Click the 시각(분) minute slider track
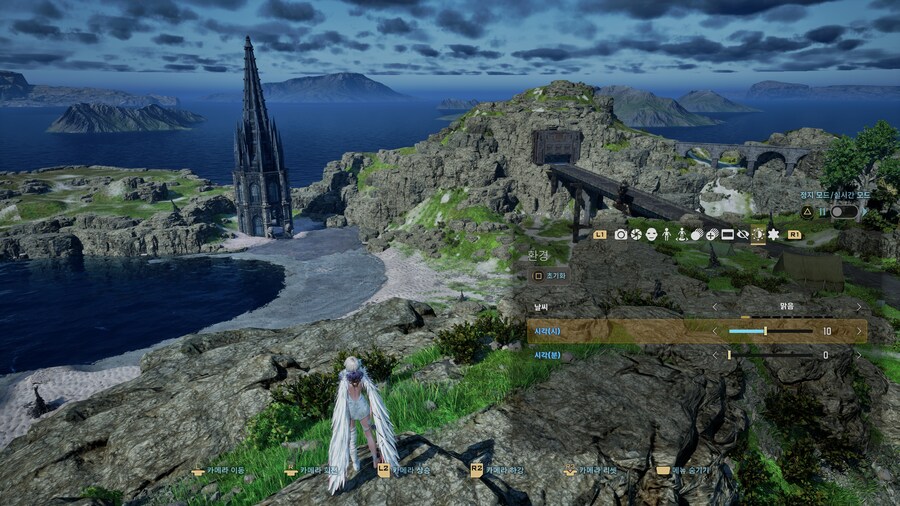This screenshot has width=900, height=506. [x=770, y=355]
